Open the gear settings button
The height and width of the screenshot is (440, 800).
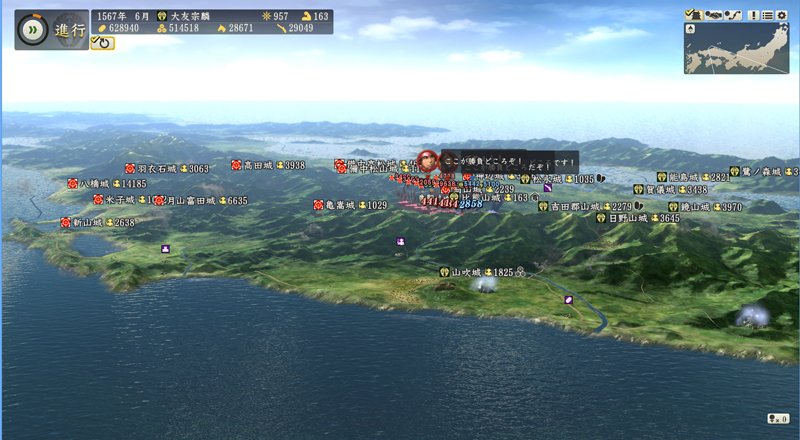pos(782,14)
